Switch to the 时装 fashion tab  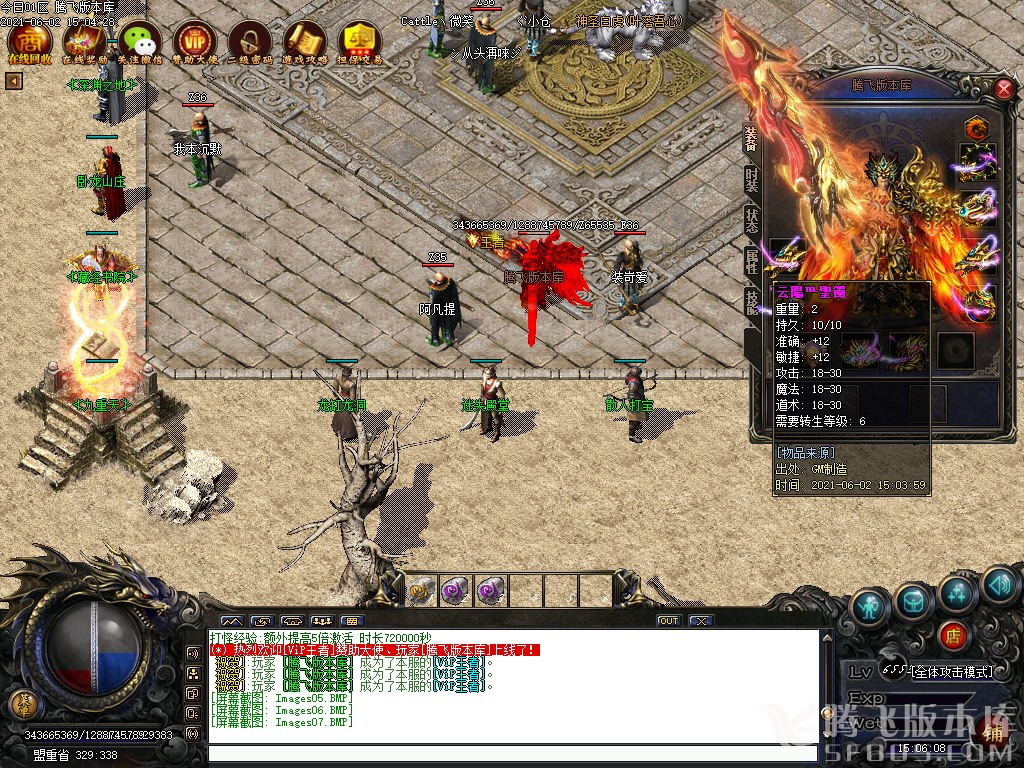[x=751, y=182]
